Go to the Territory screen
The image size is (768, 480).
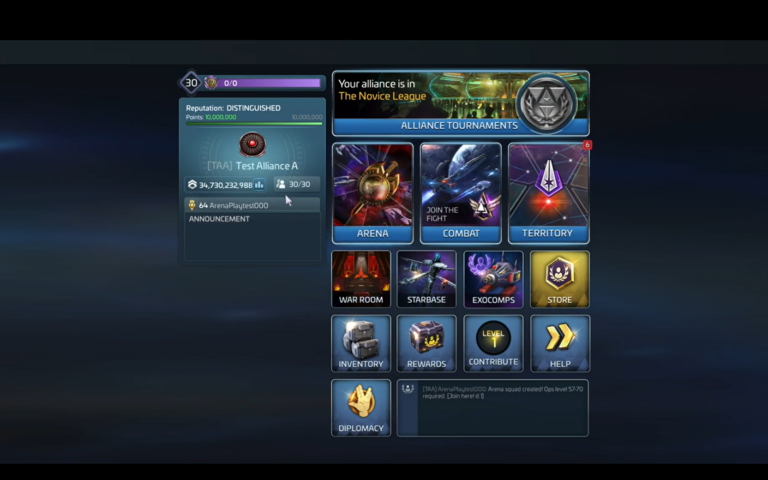coord(548,193)
